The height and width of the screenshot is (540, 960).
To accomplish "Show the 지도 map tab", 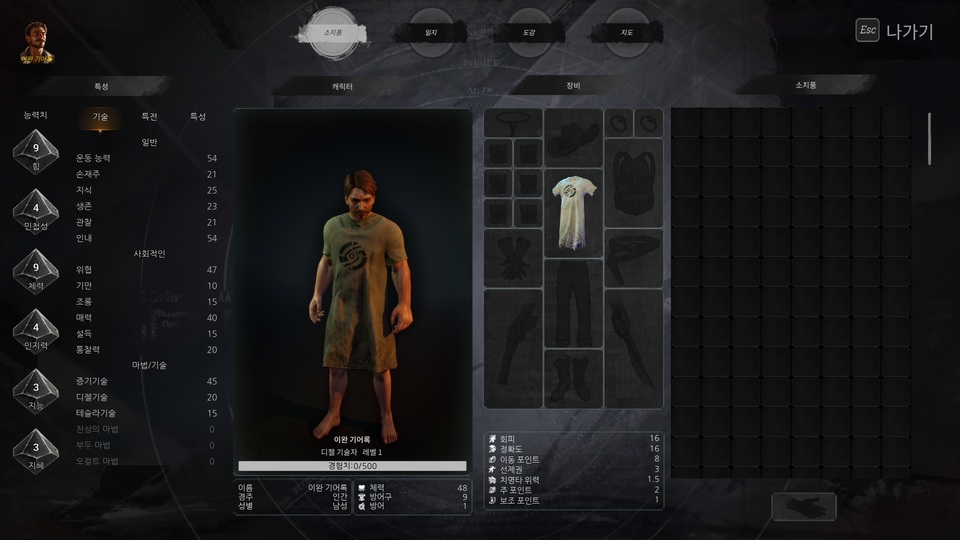I will 627,33.
